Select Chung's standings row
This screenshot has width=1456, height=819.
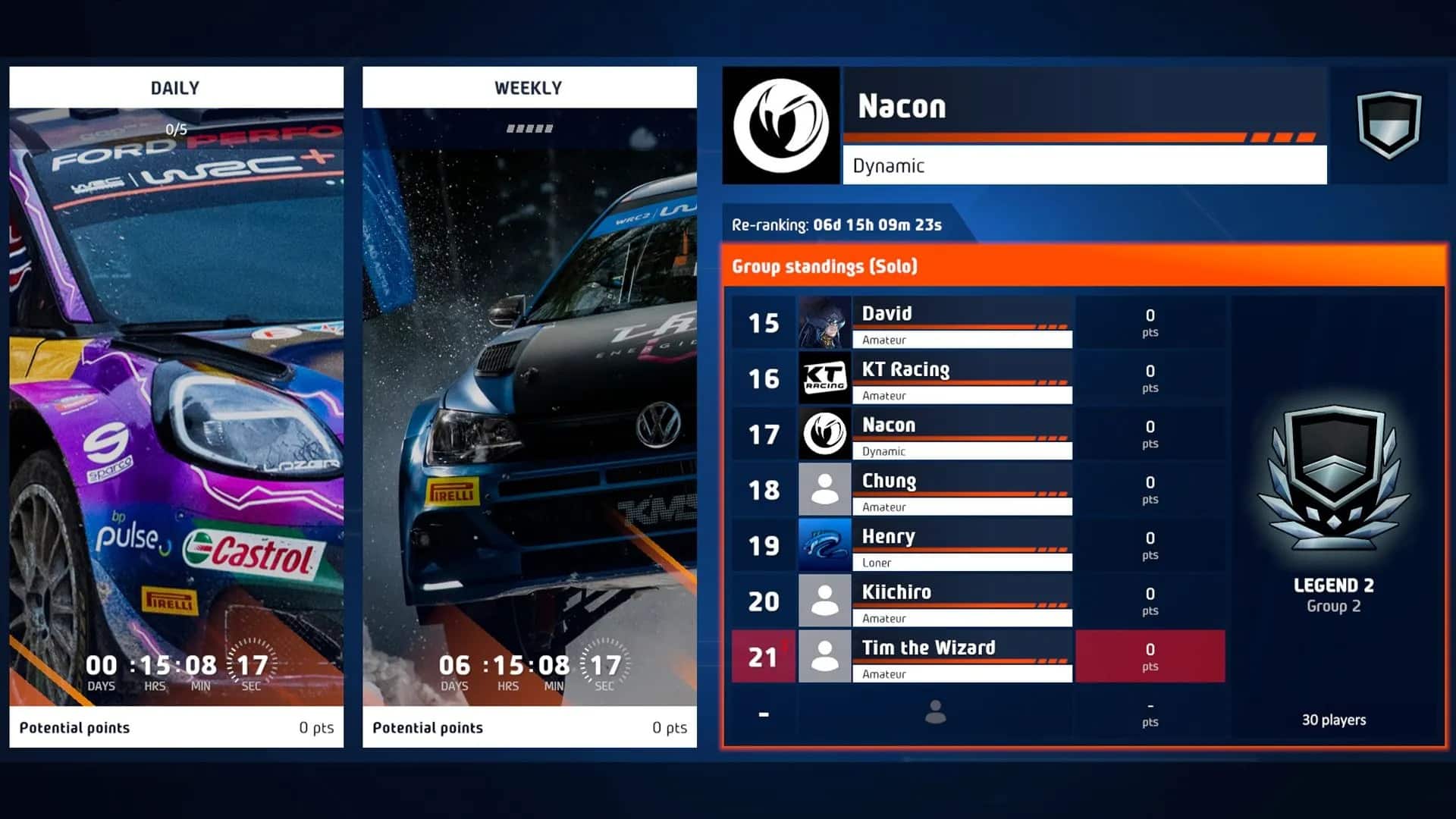click(x=977, y=490)
